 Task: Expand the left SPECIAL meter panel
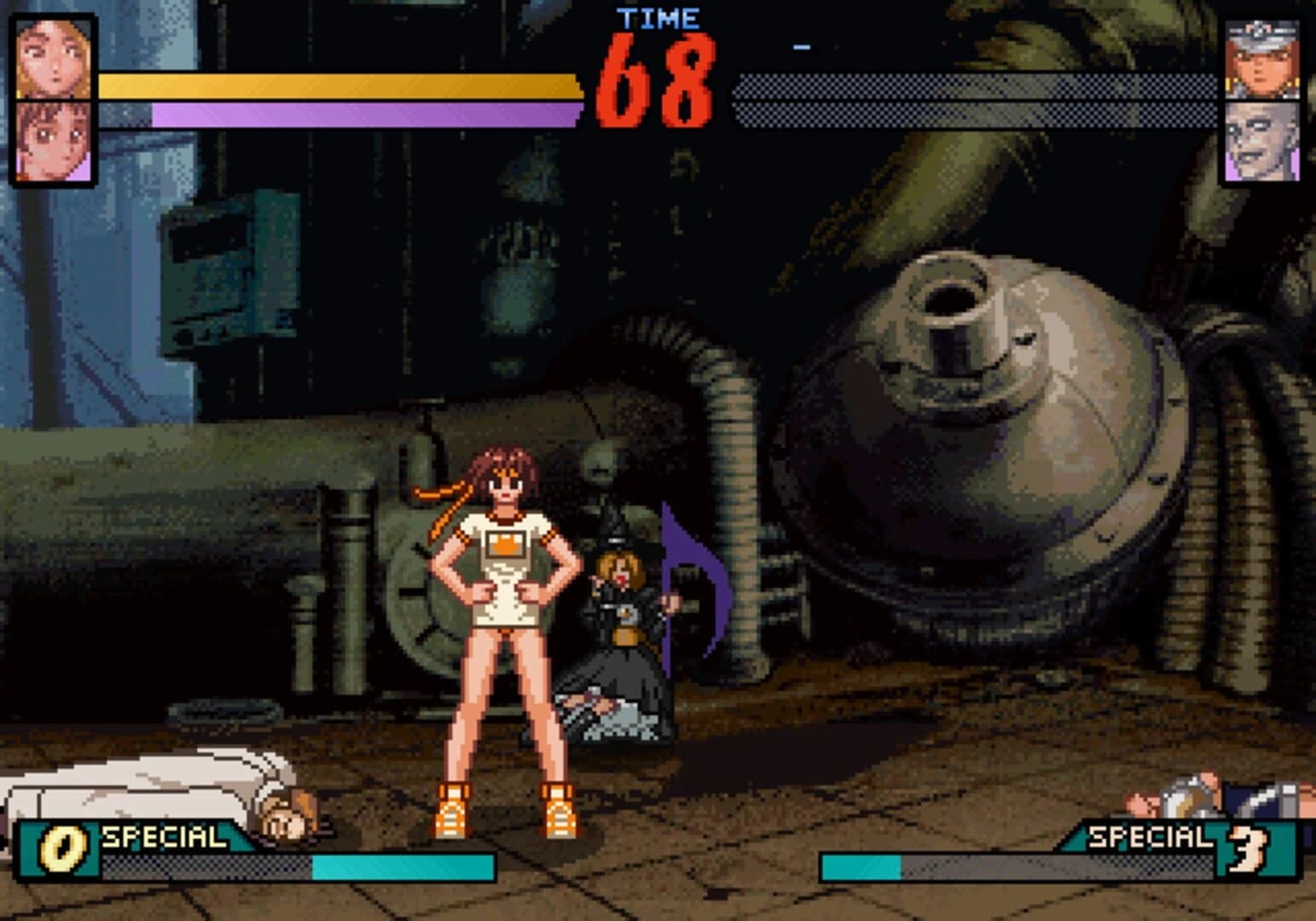pyautogui.click(x=256, y=853)
